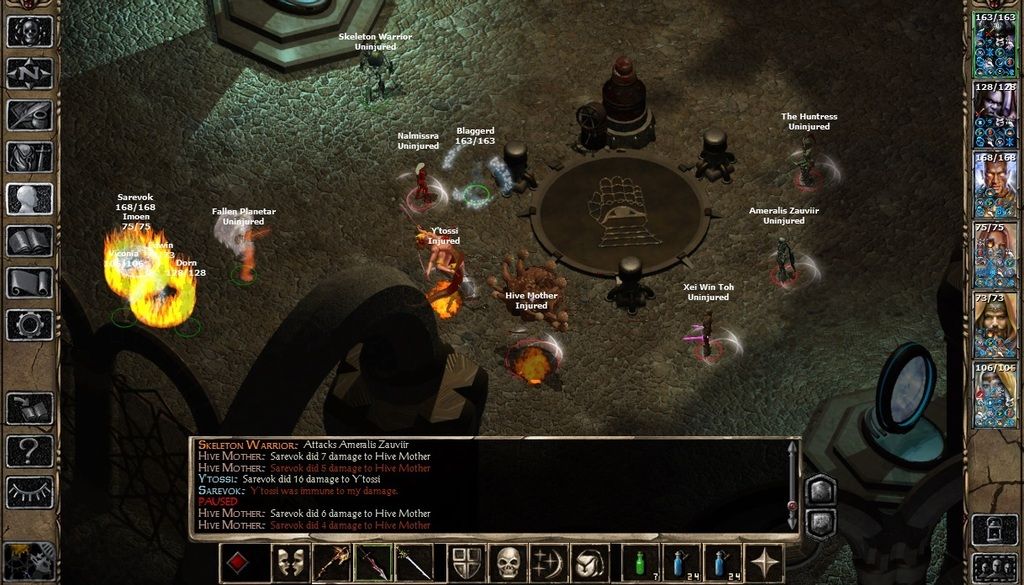The width and height of the screenshot is (1024, 585).
Task: Activate the twin masks ability icon
Action: tap(291, 563)
